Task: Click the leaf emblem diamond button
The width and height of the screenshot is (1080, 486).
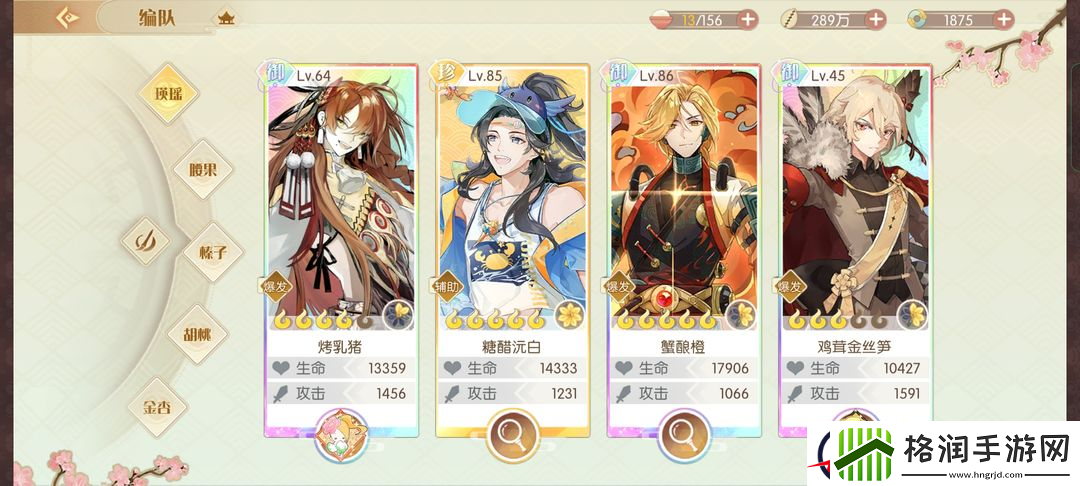Action: 146,241
